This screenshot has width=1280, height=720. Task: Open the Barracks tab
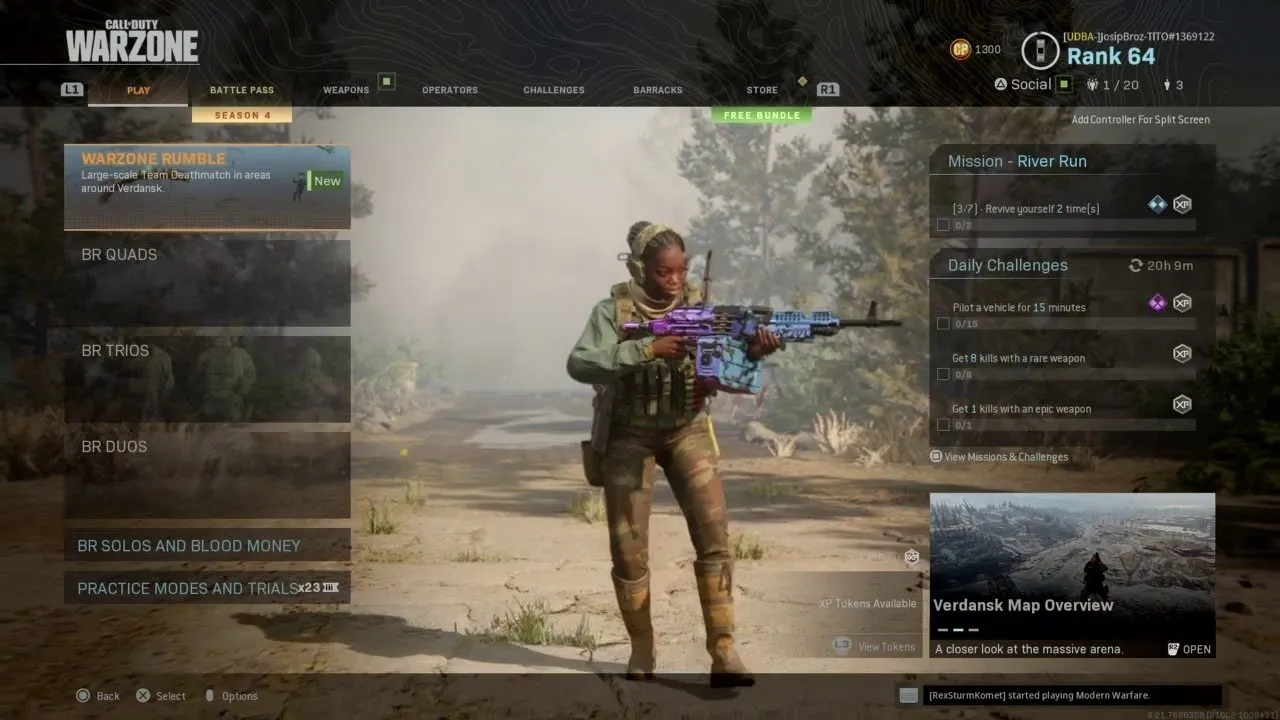coord(658,90)
